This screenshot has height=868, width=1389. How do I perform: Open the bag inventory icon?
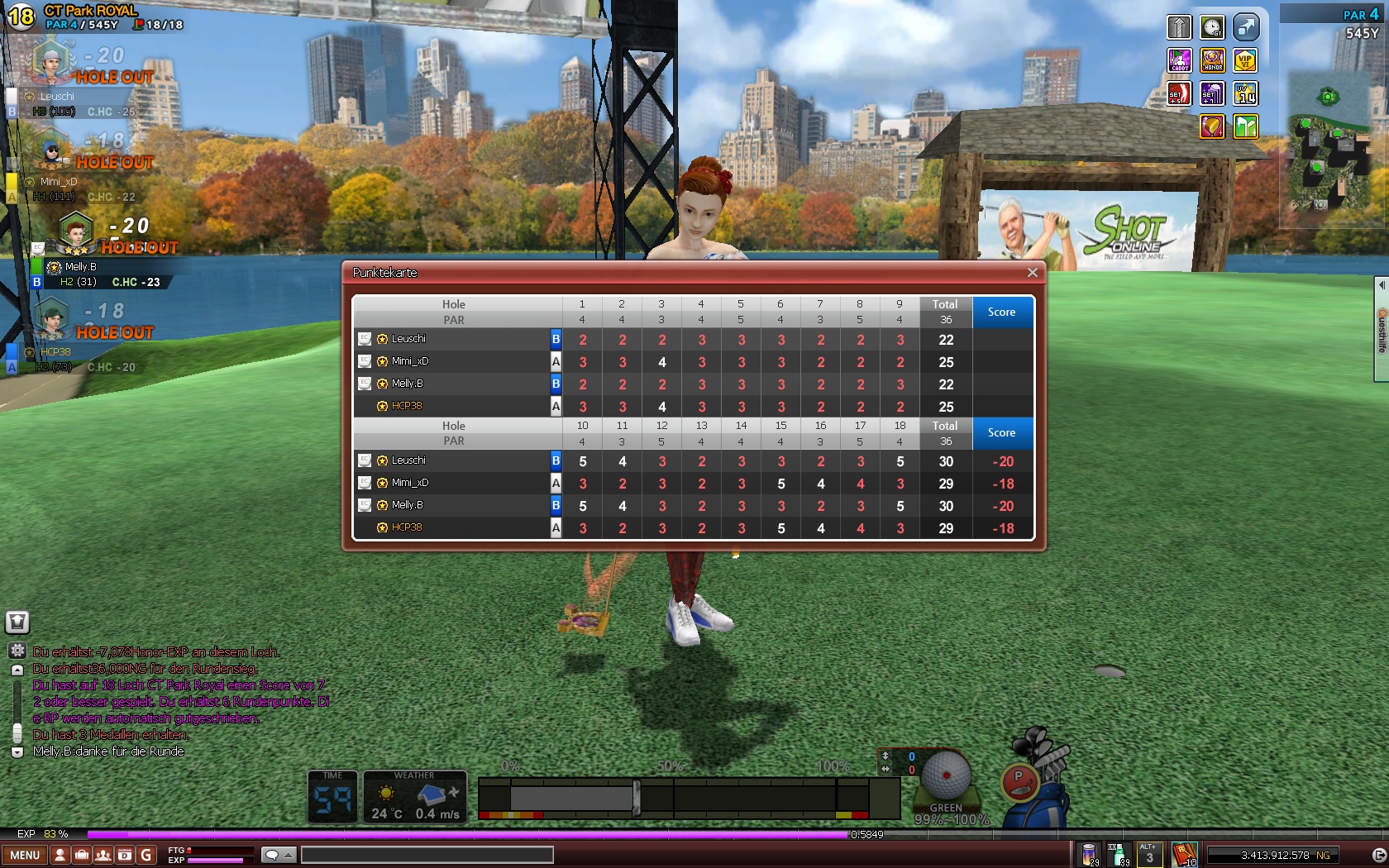(x=81, y=855)
